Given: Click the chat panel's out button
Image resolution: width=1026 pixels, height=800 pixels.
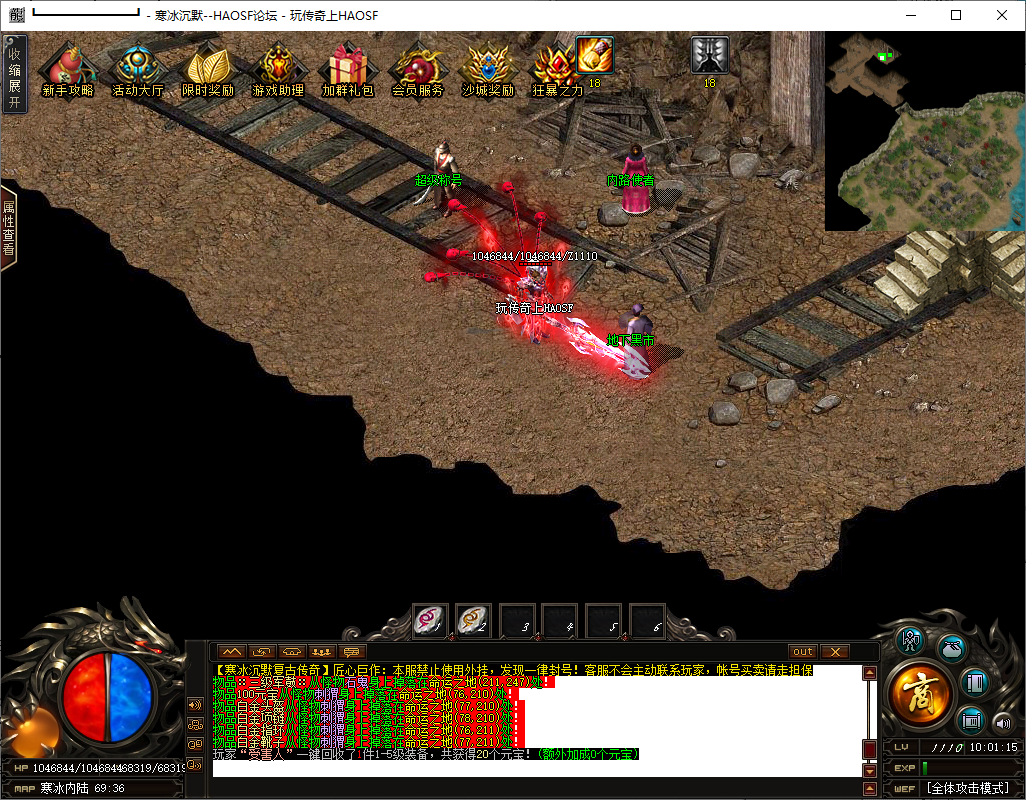Looking at the screenshot, I should (x=803, y=652).
